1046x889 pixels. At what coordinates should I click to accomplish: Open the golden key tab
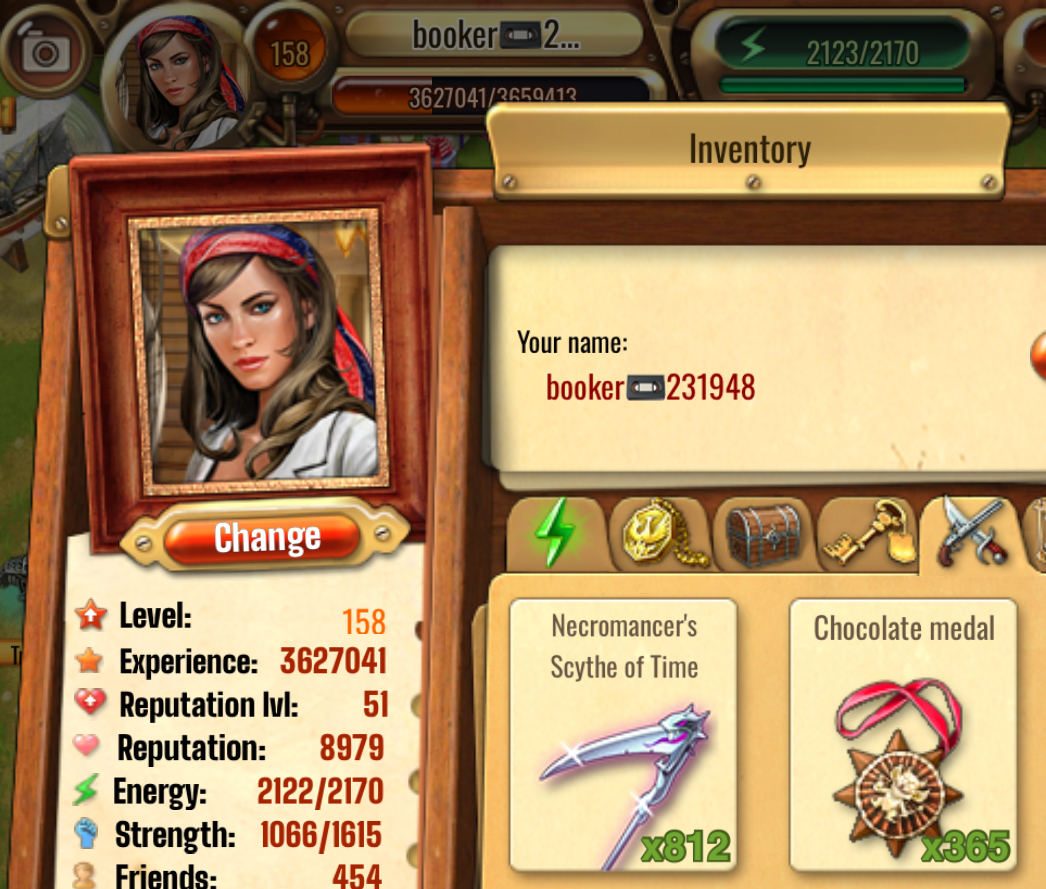pos(866,535)
